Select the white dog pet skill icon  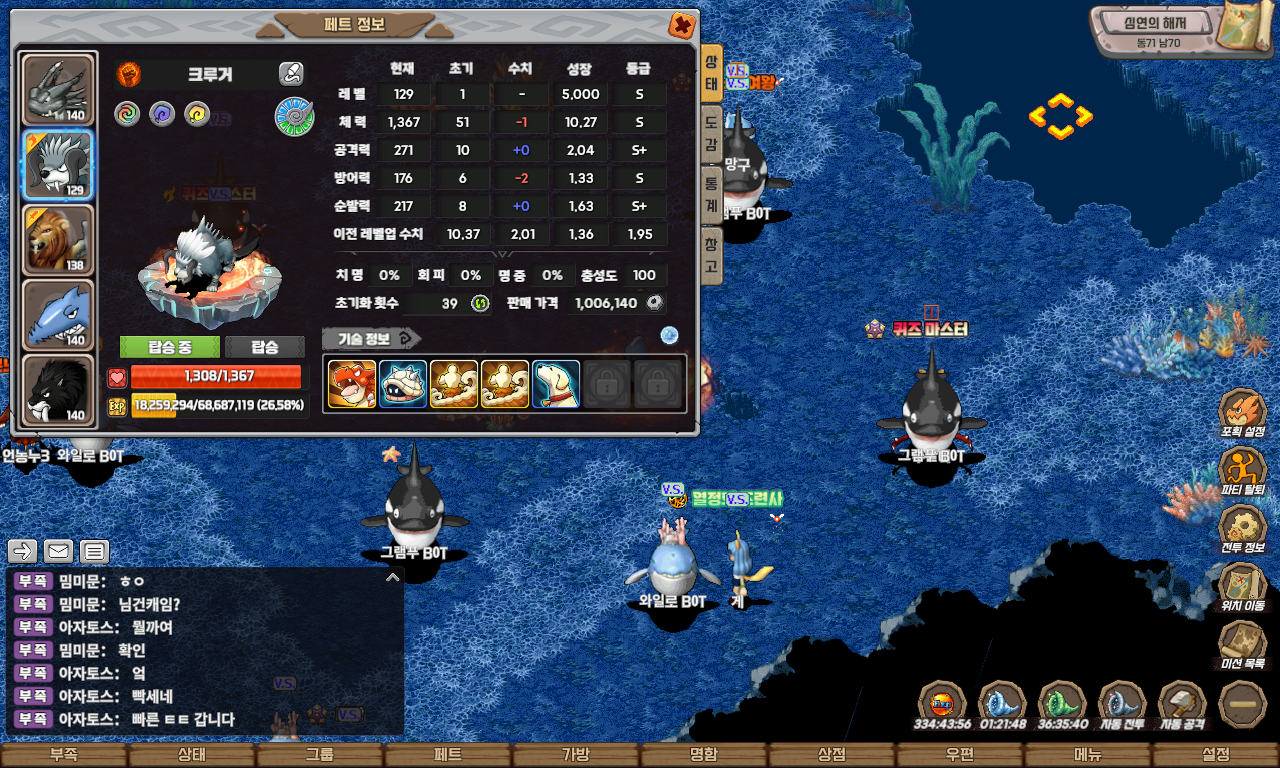click(x=556, y=384)
